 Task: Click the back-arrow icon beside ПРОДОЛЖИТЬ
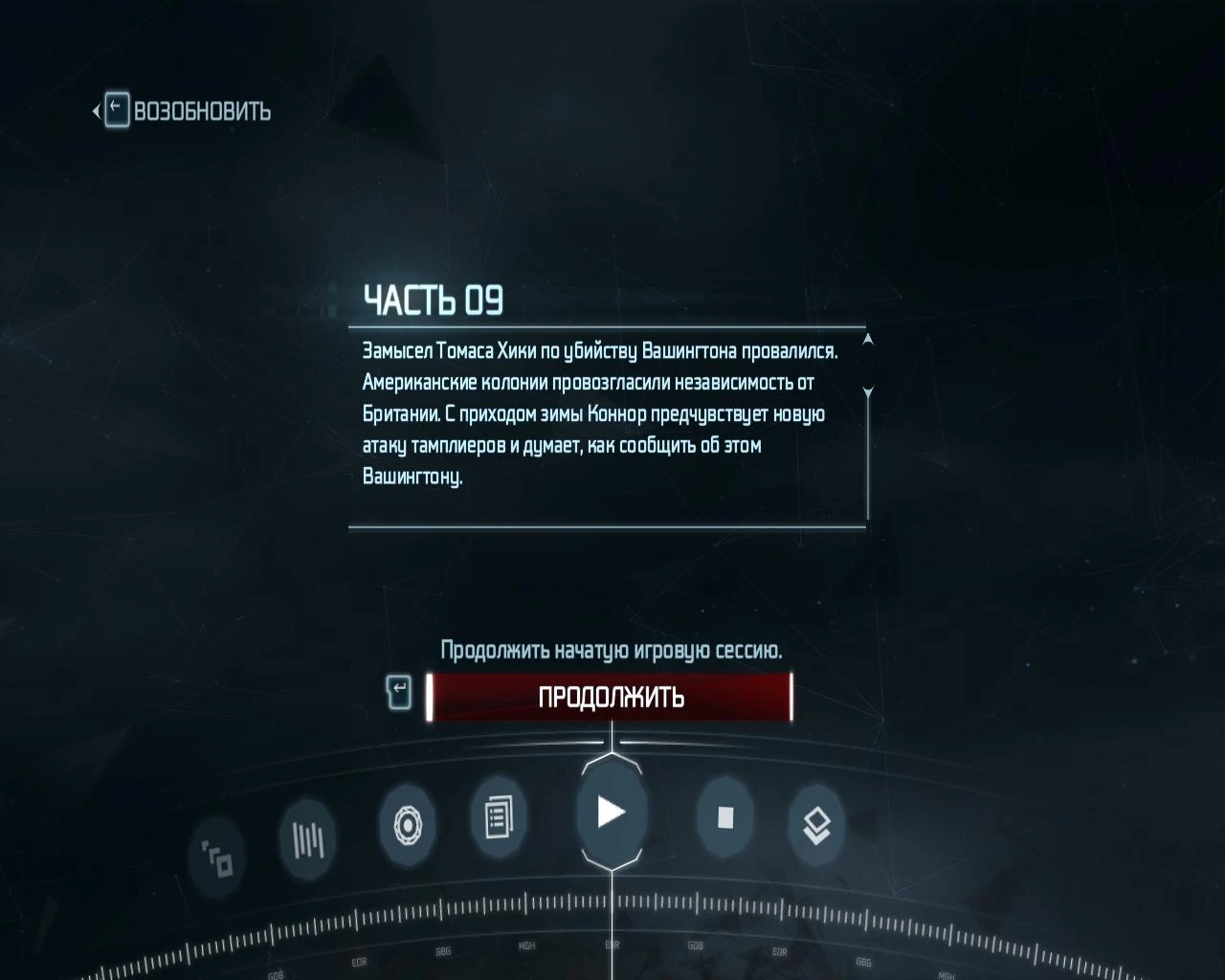tap(401, 692)
